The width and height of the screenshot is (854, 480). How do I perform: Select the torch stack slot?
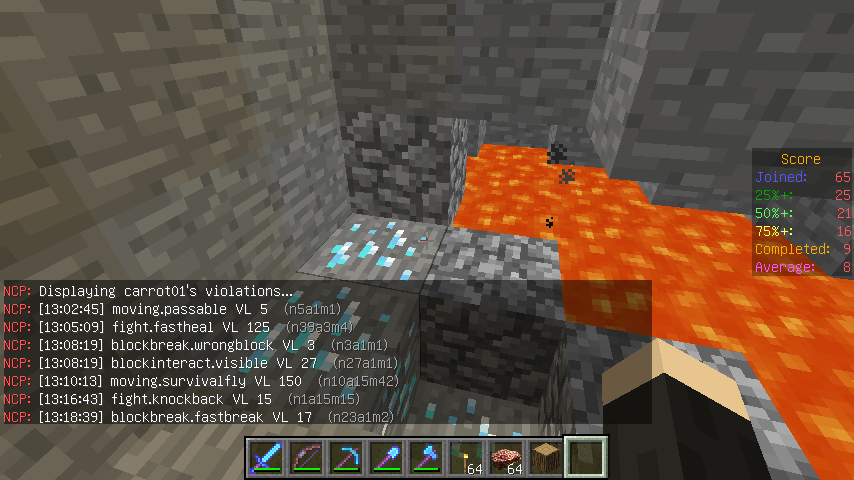point(465,458)
